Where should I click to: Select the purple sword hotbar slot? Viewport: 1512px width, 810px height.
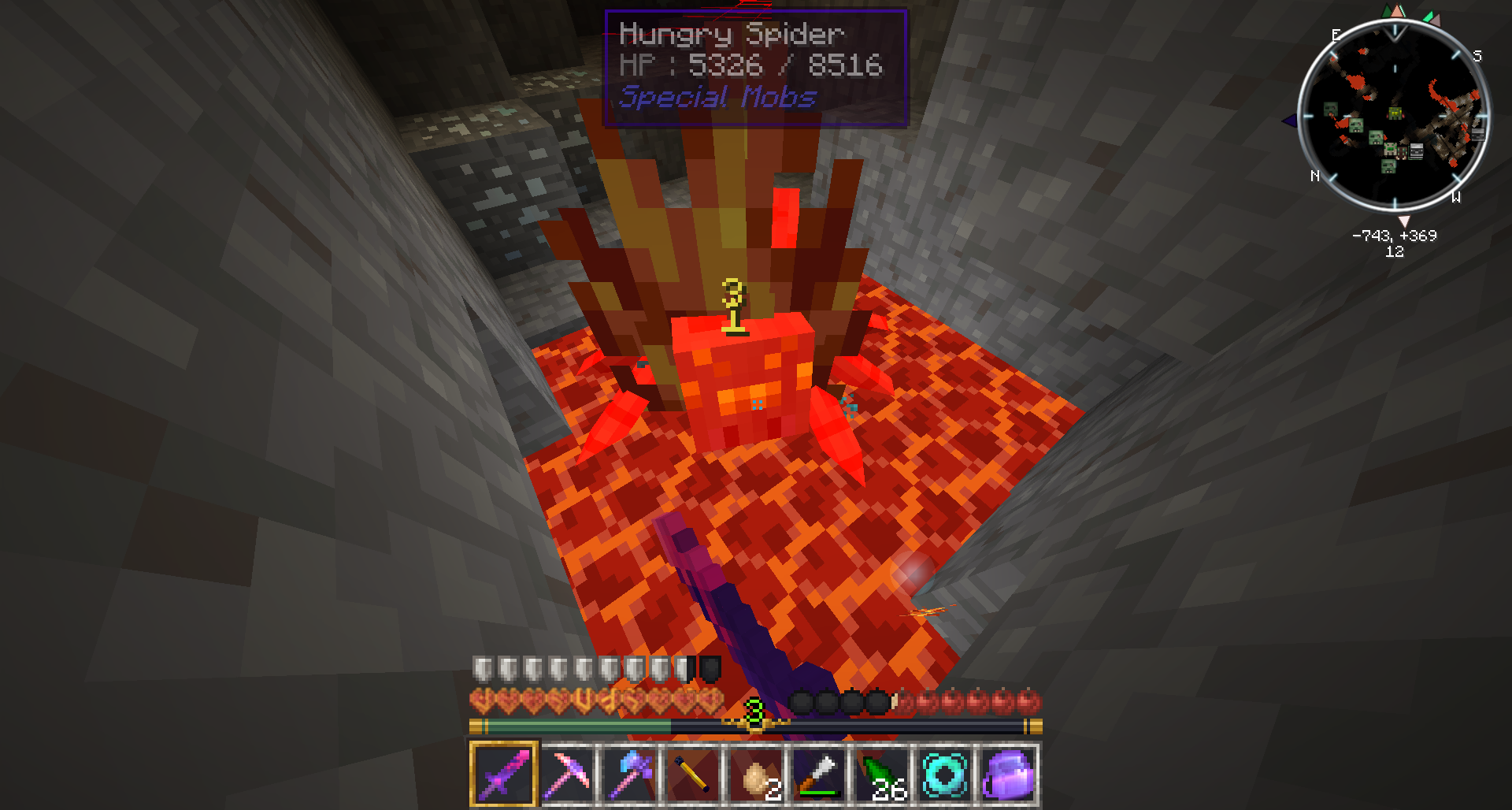504,773
